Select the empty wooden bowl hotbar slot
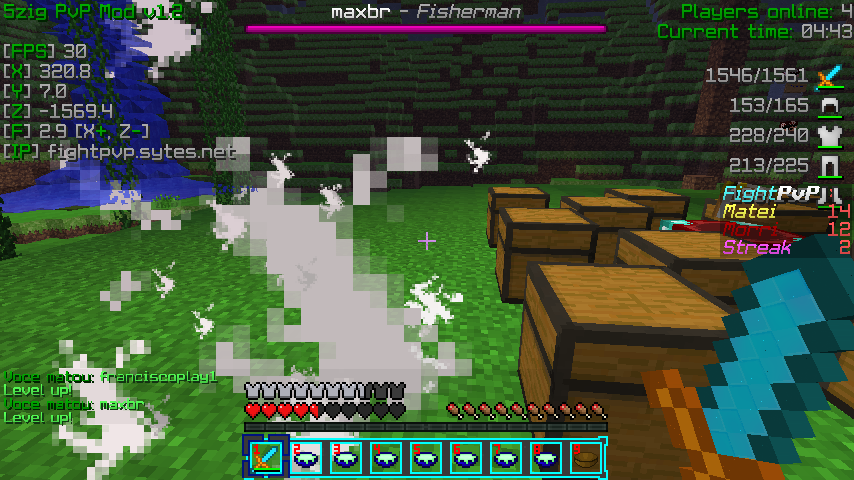The height and width of the screenshot is (480, 854). [585, 457]
